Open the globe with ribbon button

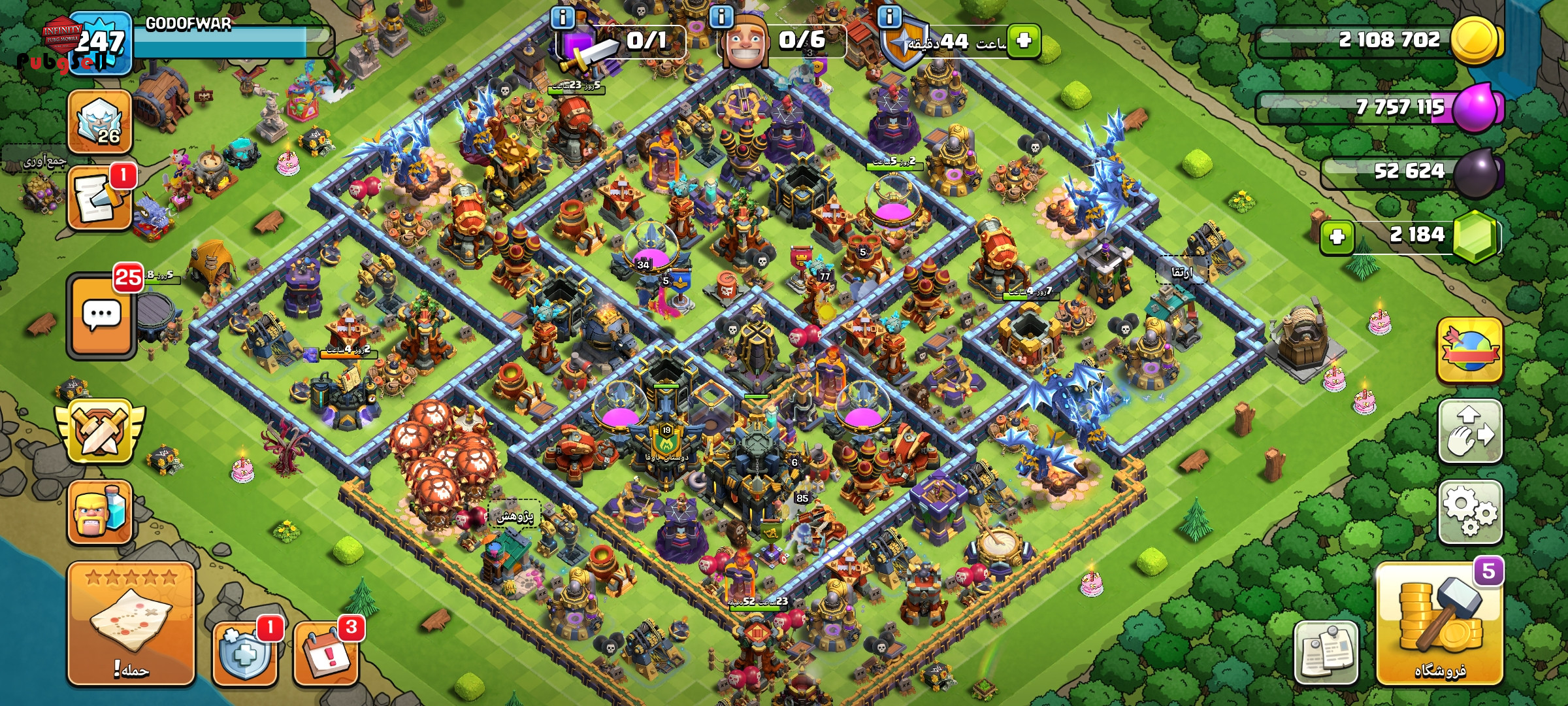1470,350
